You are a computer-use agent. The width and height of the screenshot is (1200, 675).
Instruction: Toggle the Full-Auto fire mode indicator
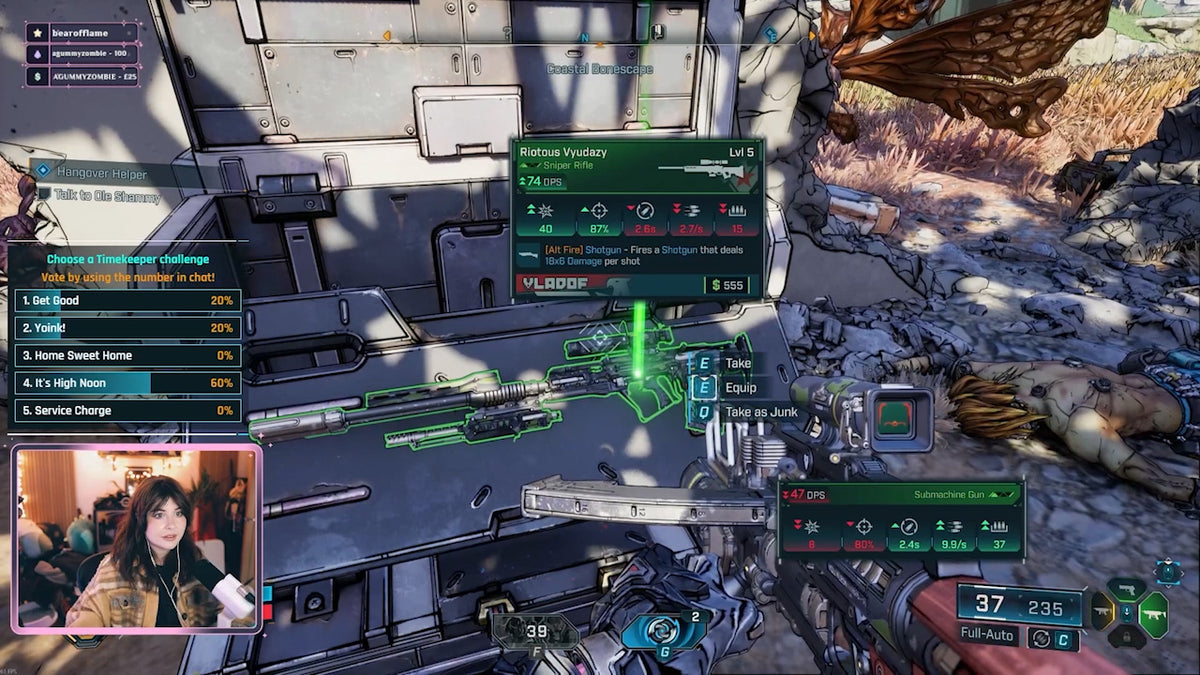coord(988,636)
